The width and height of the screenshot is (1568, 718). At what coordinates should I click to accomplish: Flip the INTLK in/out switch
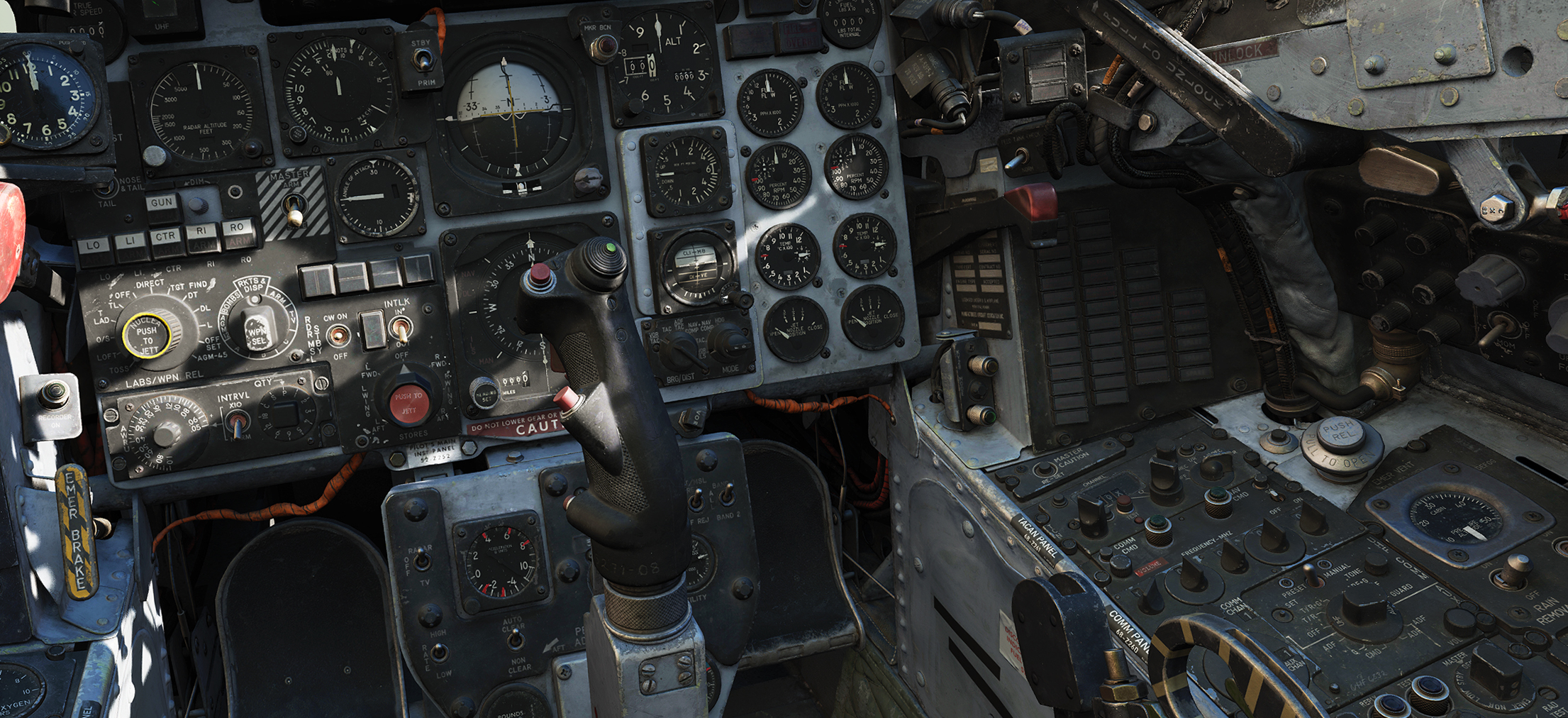(401, 328)
